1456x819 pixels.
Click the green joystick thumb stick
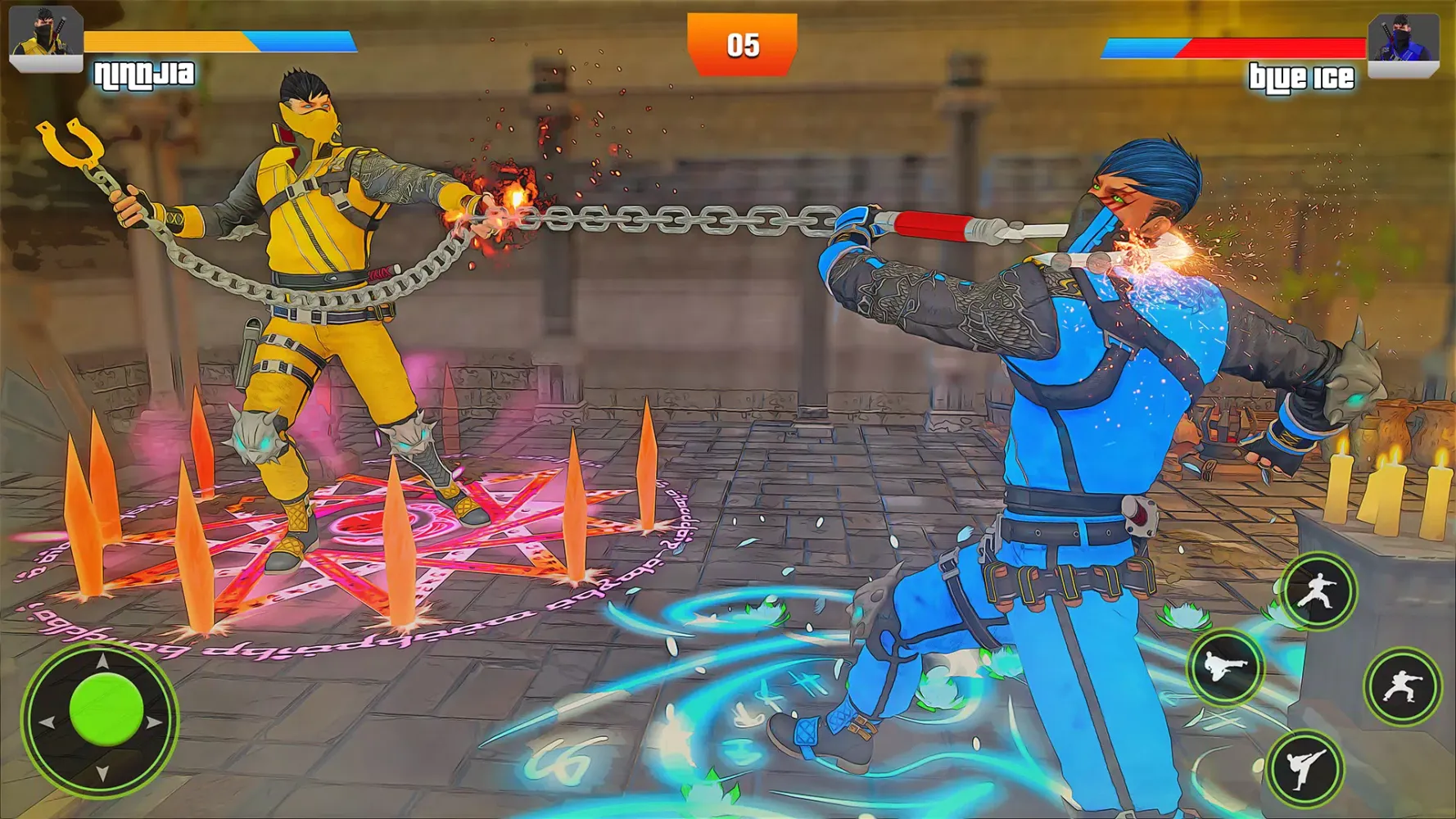pos(106,708)
